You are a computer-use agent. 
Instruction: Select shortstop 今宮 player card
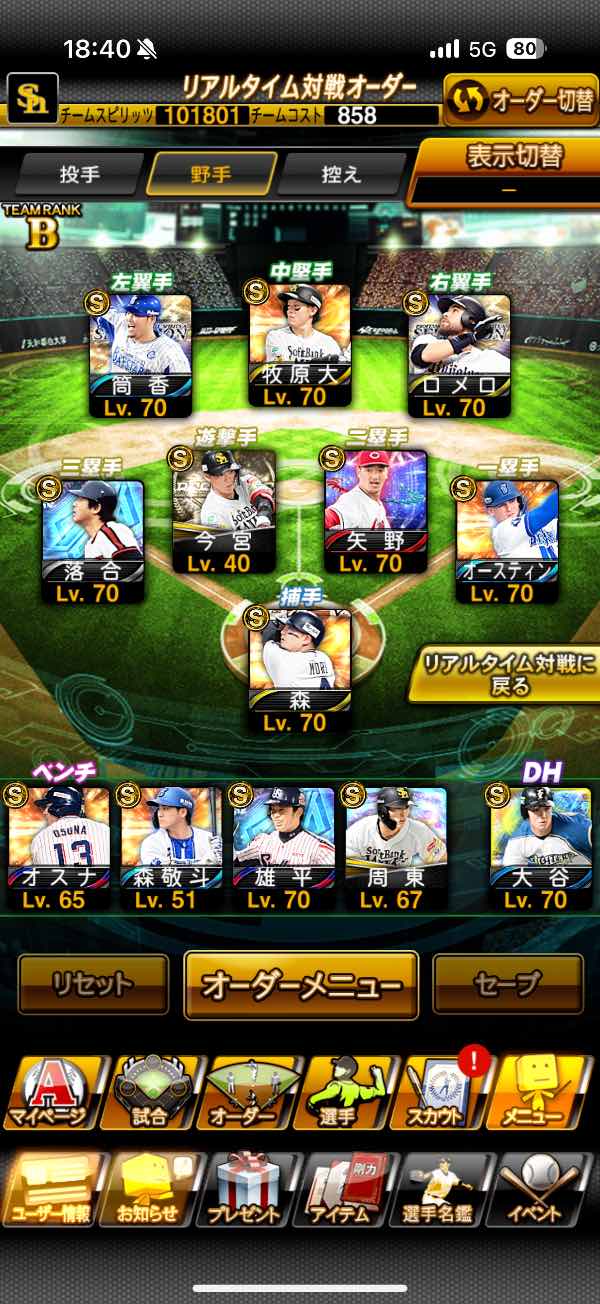click(x=222, y=511)
